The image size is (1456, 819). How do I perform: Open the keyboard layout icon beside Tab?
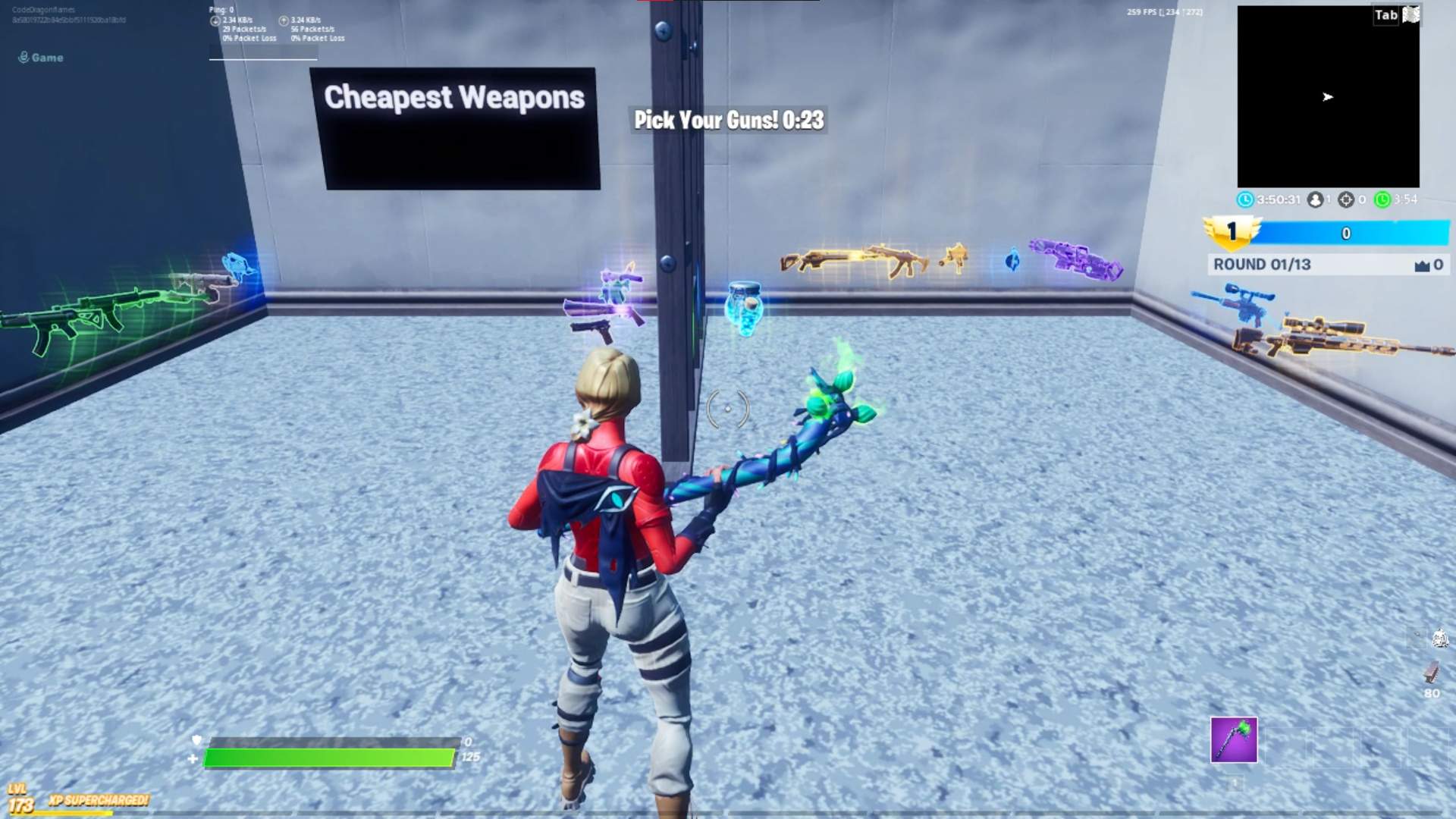coord(1412,14)
